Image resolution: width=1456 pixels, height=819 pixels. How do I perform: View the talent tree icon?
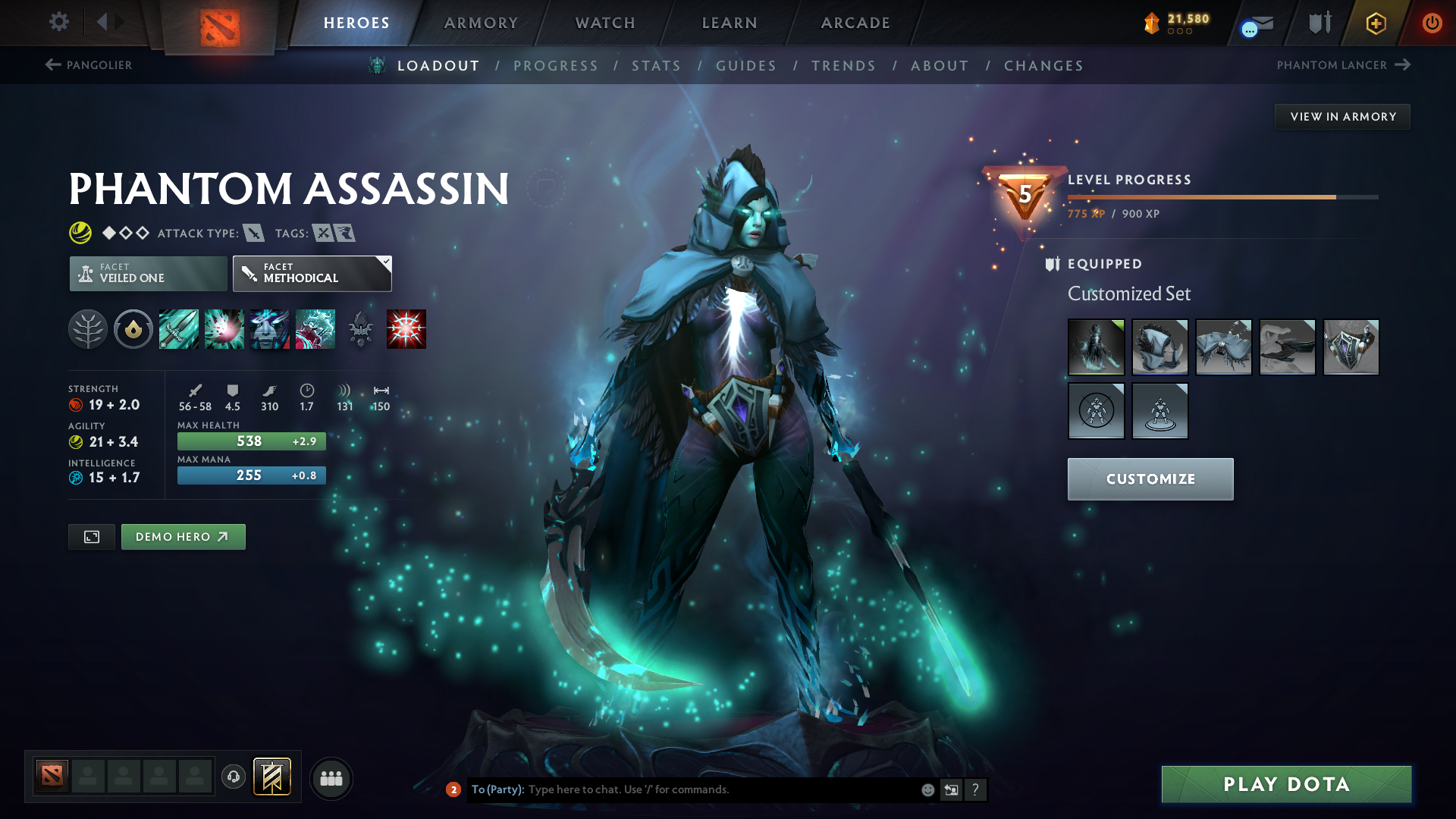click(88, 328)
